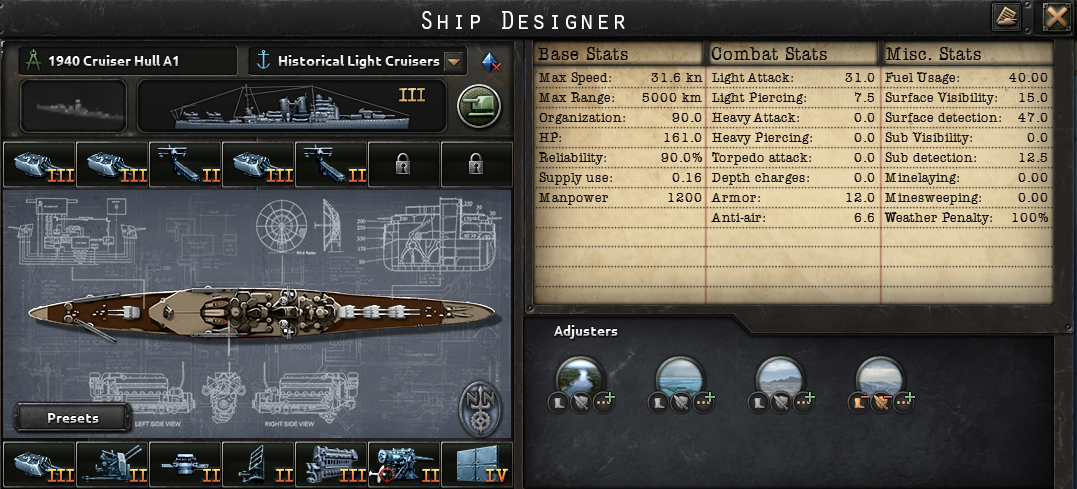Click the round green turret button

click(x=479, y=107)
